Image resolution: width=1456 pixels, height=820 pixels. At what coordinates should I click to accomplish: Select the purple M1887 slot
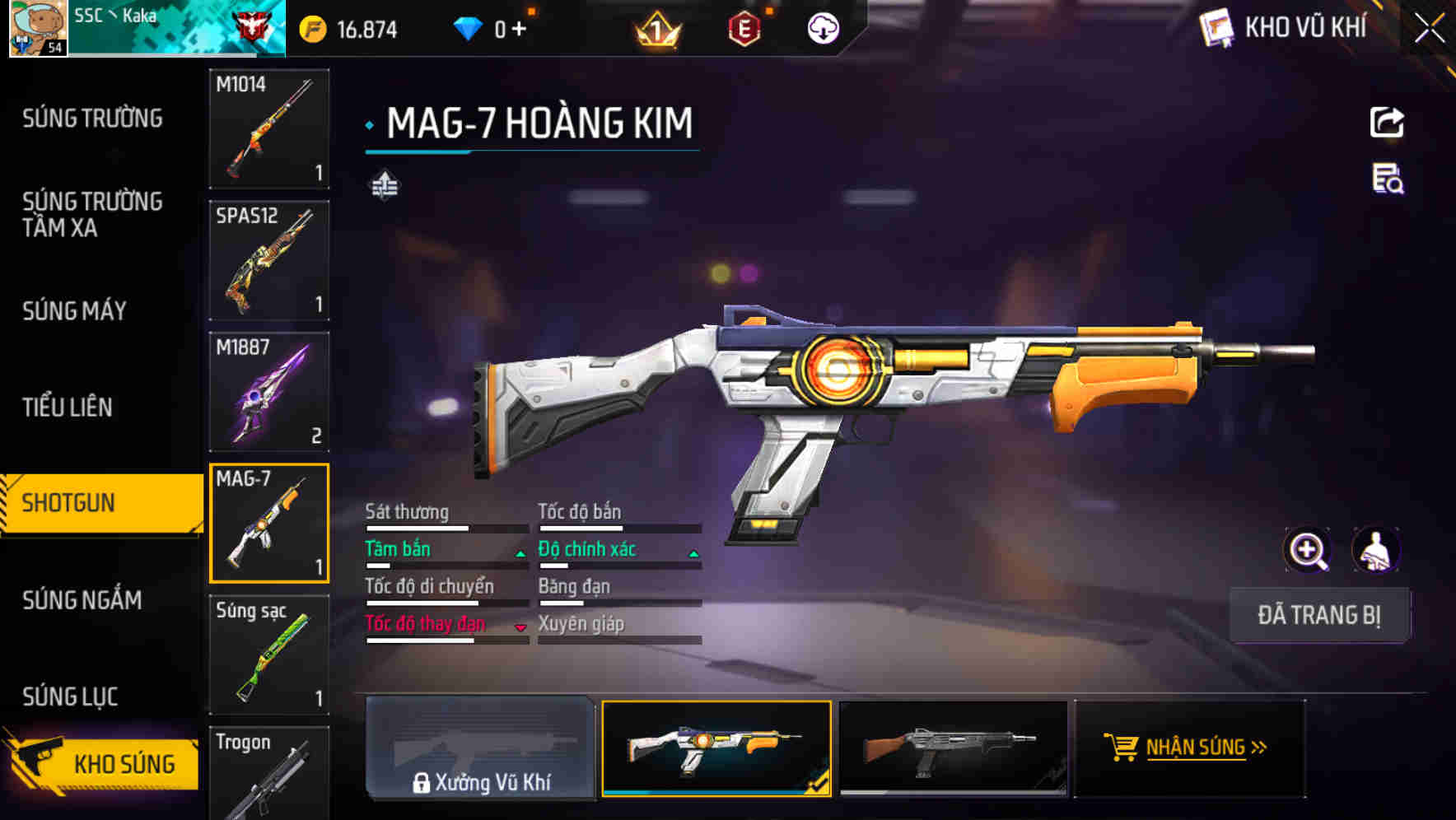click(x=269, y=392)
